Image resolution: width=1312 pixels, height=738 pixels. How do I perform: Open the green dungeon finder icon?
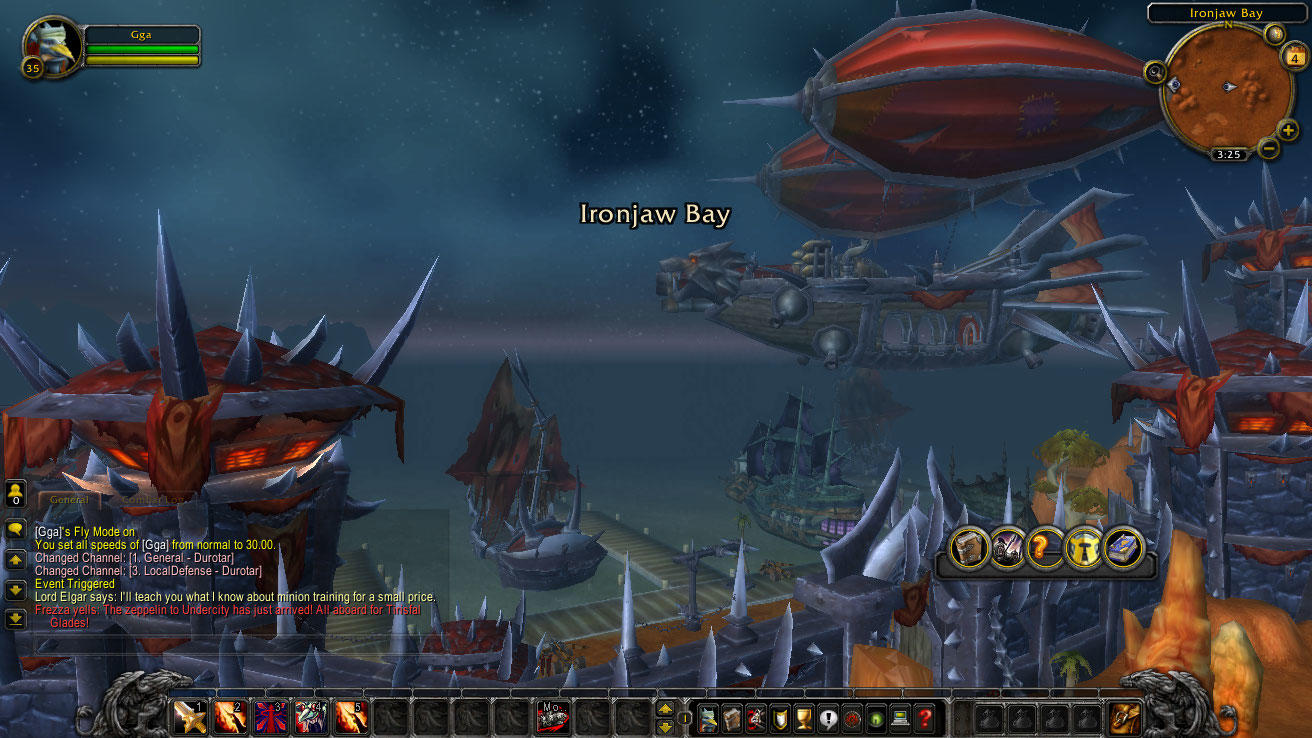coord(874,717)
